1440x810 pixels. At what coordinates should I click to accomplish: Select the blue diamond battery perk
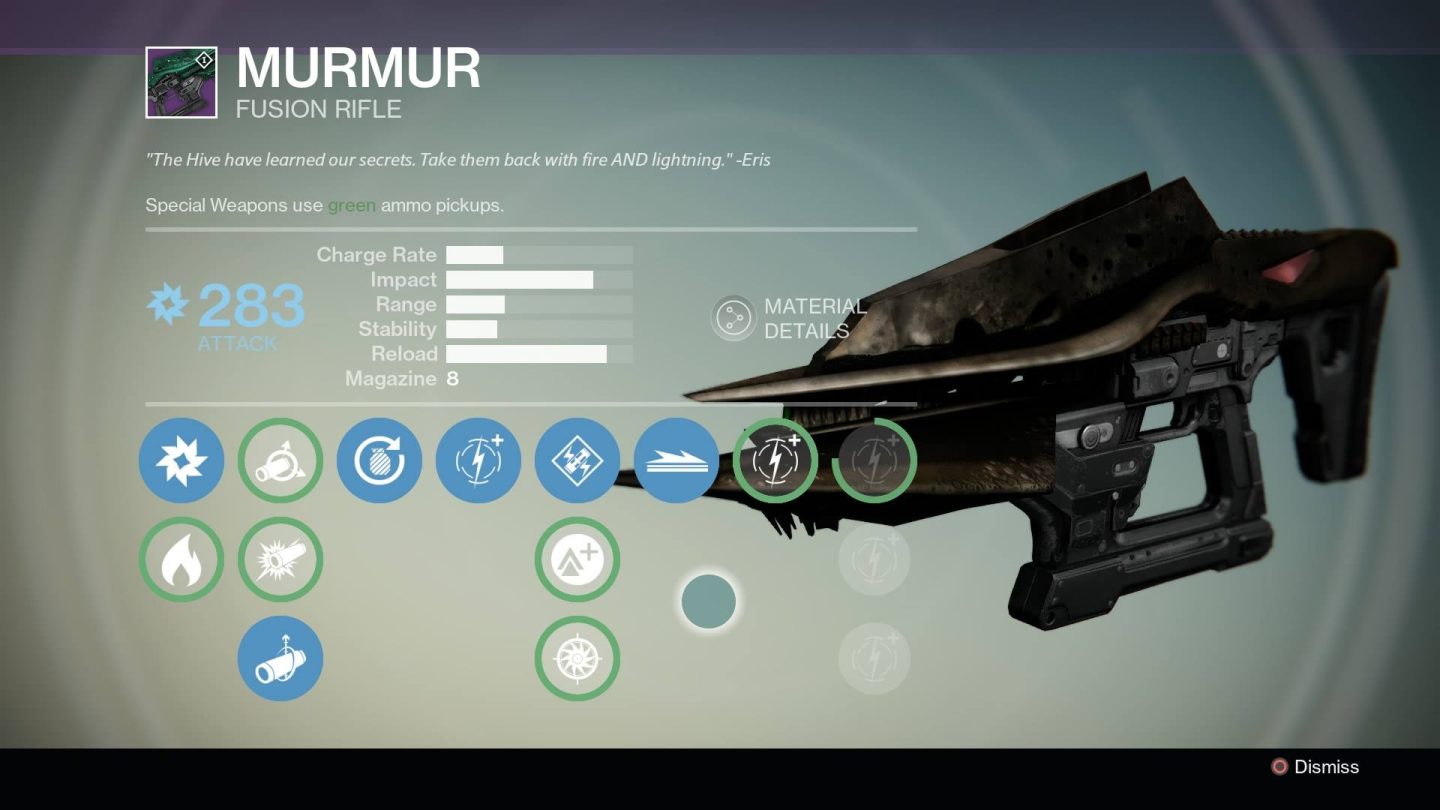click(577, 460)
